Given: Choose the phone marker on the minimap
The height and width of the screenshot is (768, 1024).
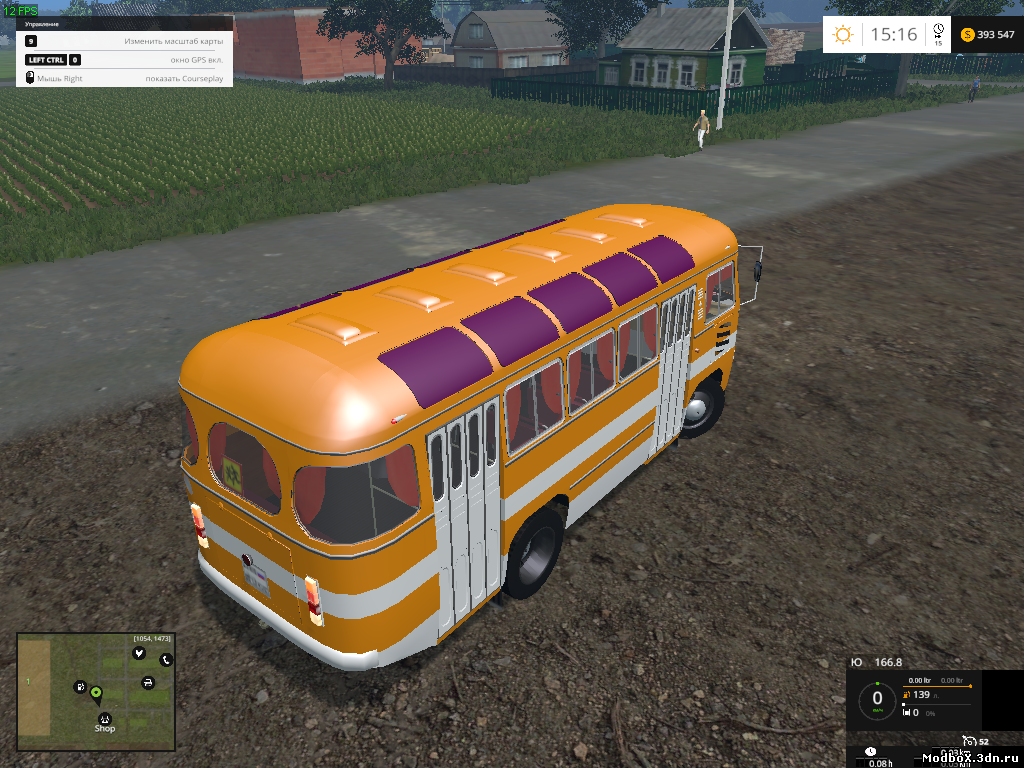Looking at the screenshot, I should (x=166, y=660).
